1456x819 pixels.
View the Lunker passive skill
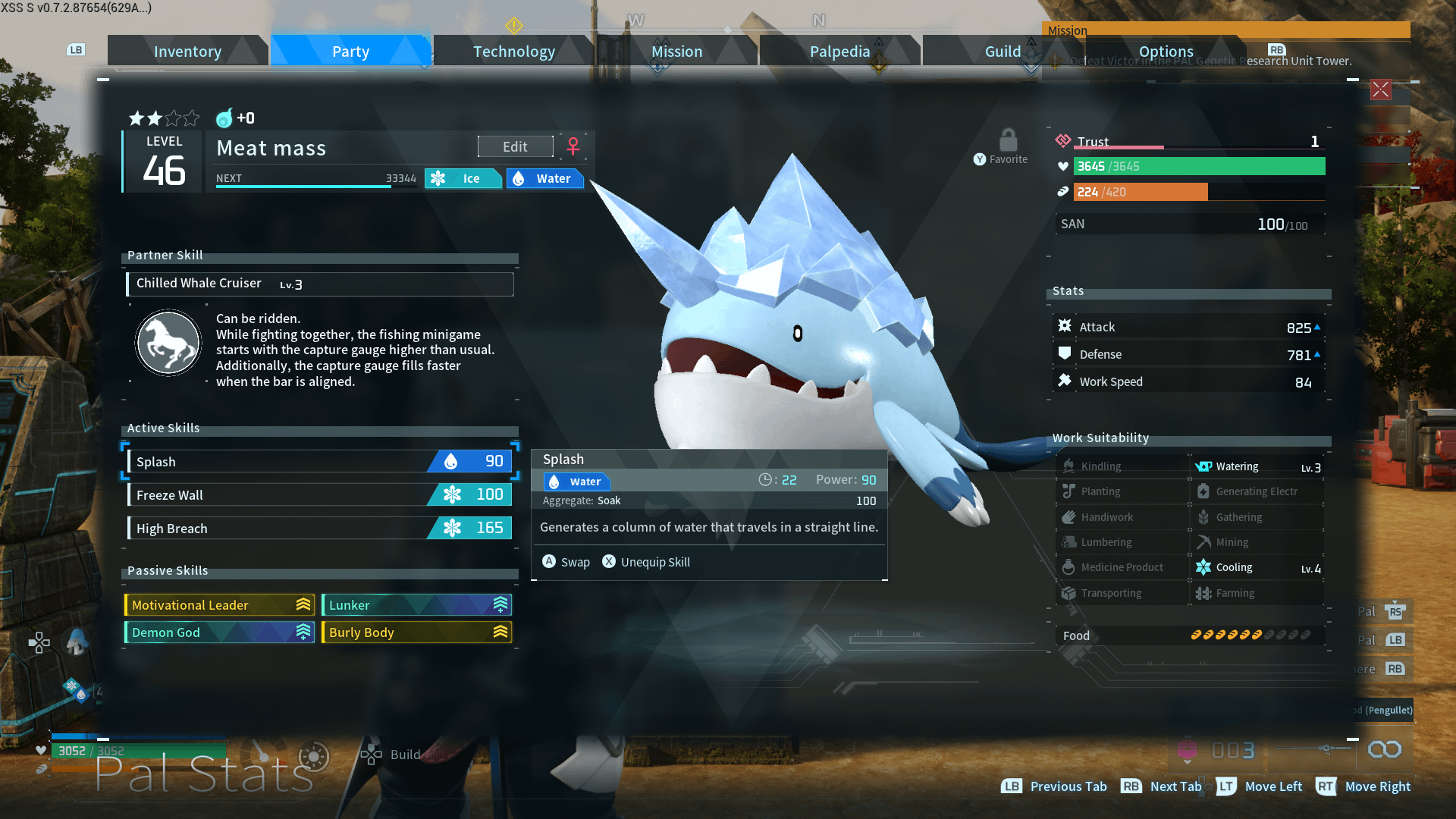(x=416, y=605)
